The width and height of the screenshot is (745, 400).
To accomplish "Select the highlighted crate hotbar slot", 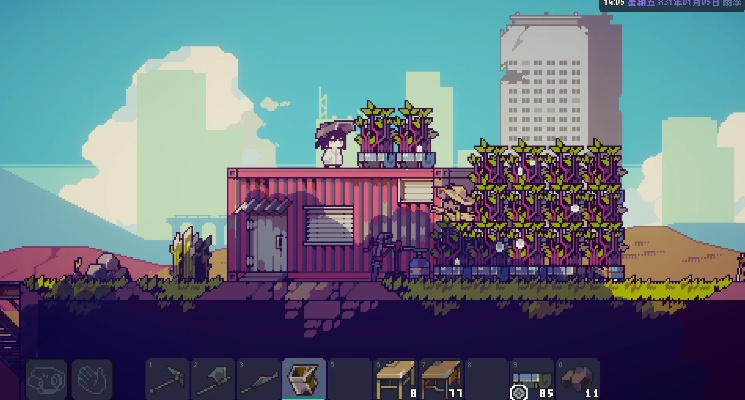I will [304, 379].
